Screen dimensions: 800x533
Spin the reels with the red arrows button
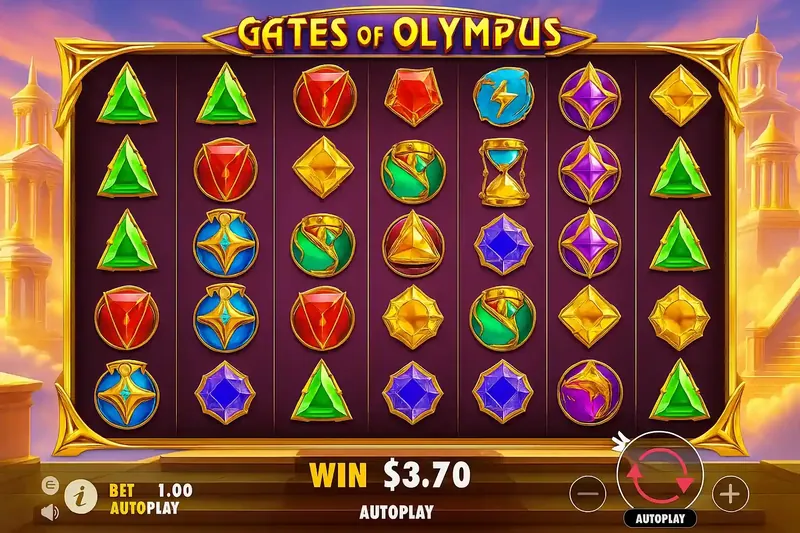click(658, 473)
